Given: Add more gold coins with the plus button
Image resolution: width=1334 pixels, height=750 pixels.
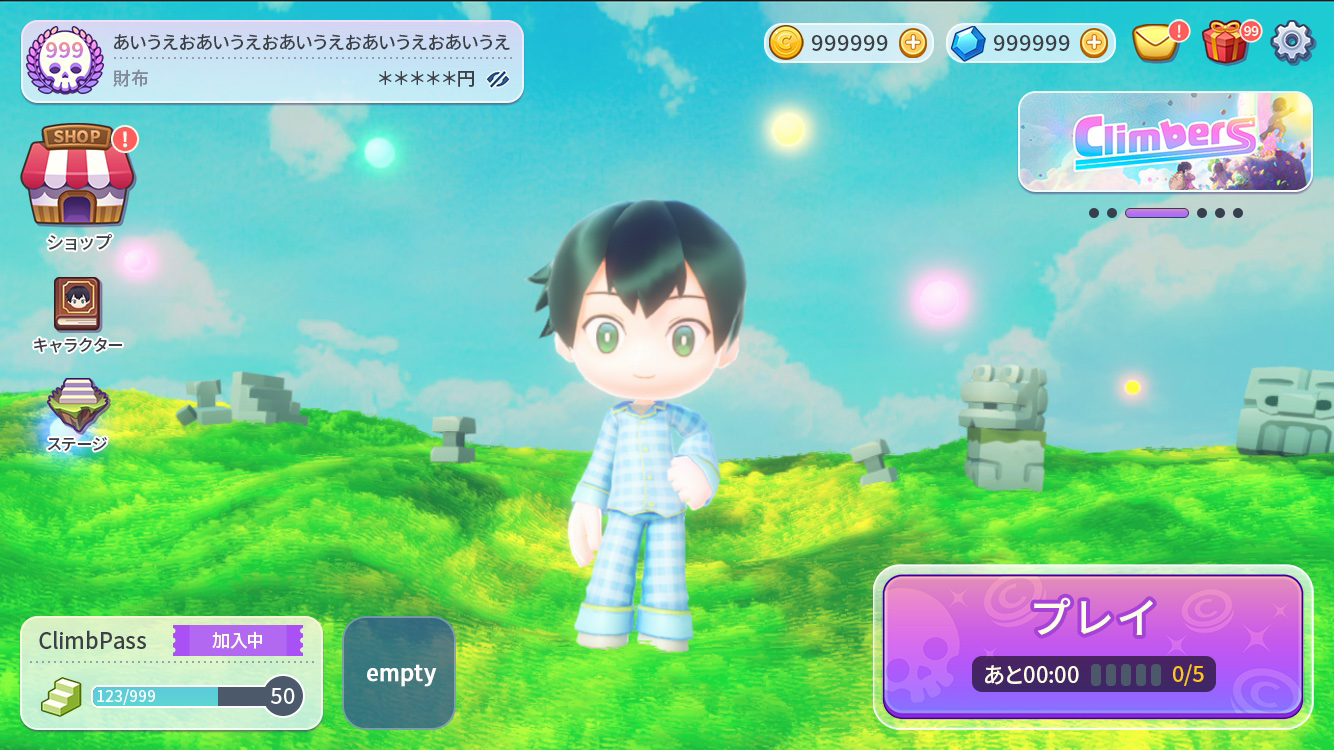Looking at the screenshot, I should tap(912, 43).
